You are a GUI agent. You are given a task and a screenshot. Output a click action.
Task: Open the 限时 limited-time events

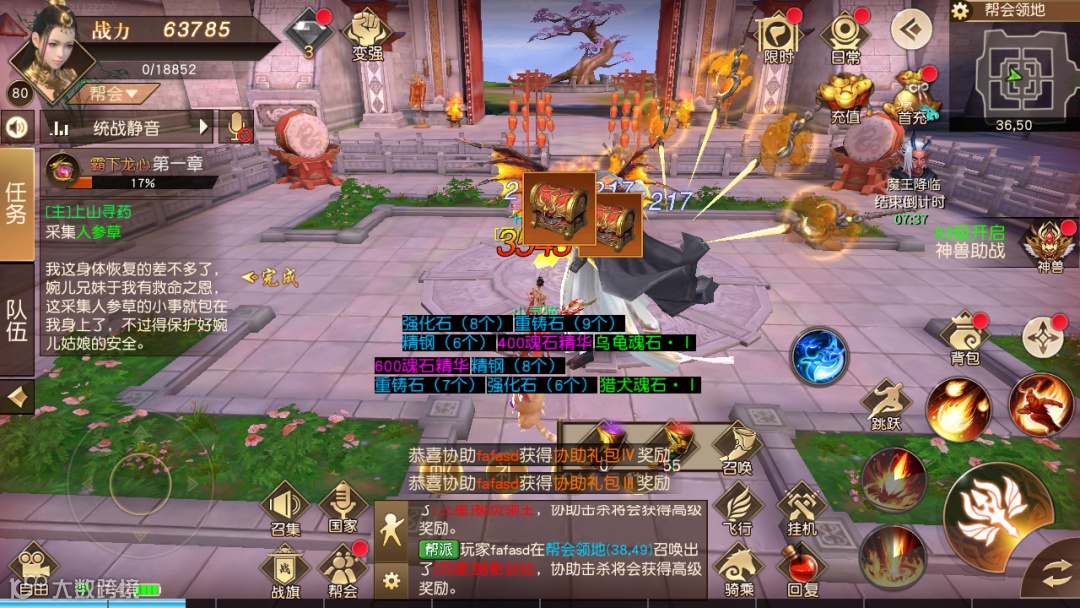coord(778,36)
